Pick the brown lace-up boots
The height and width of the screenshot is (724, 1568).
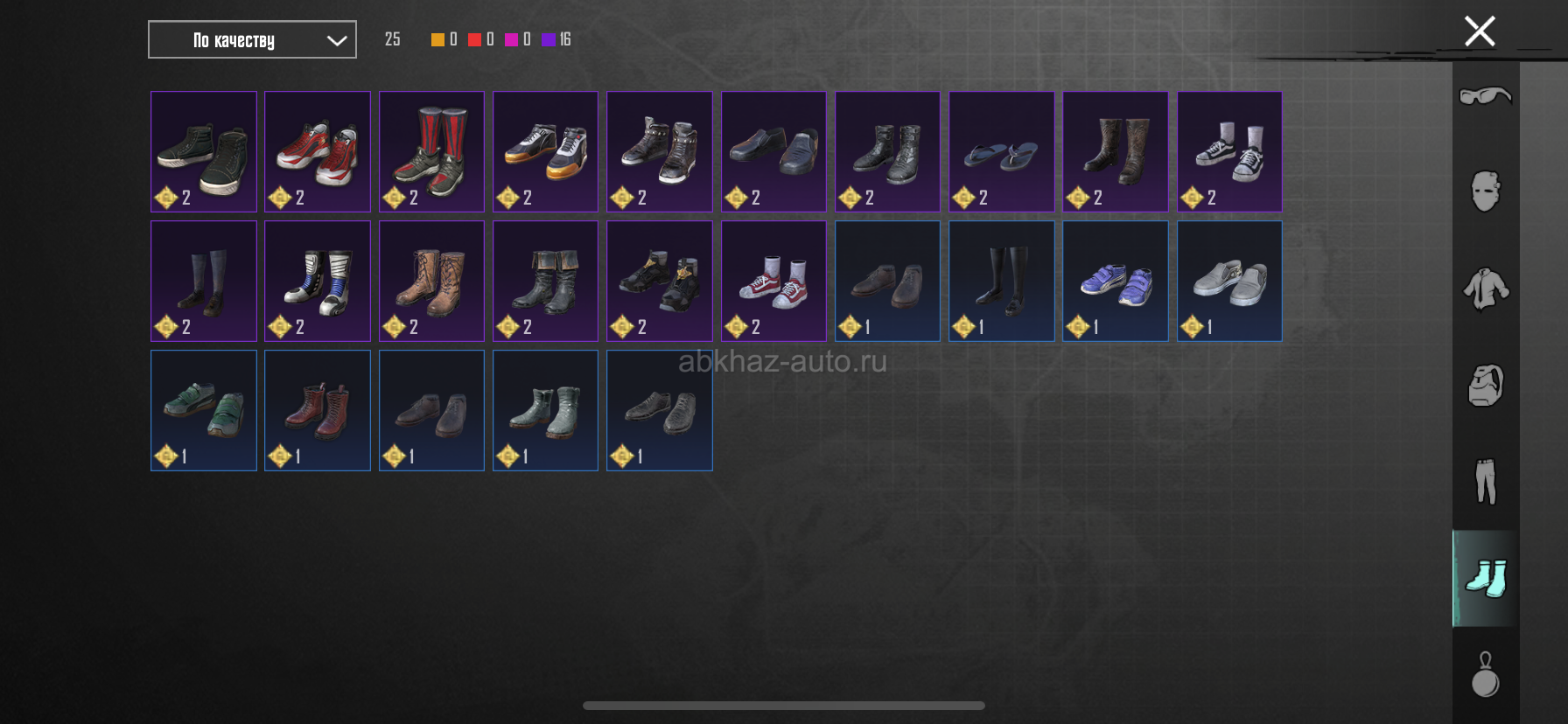tap(431, 281)
